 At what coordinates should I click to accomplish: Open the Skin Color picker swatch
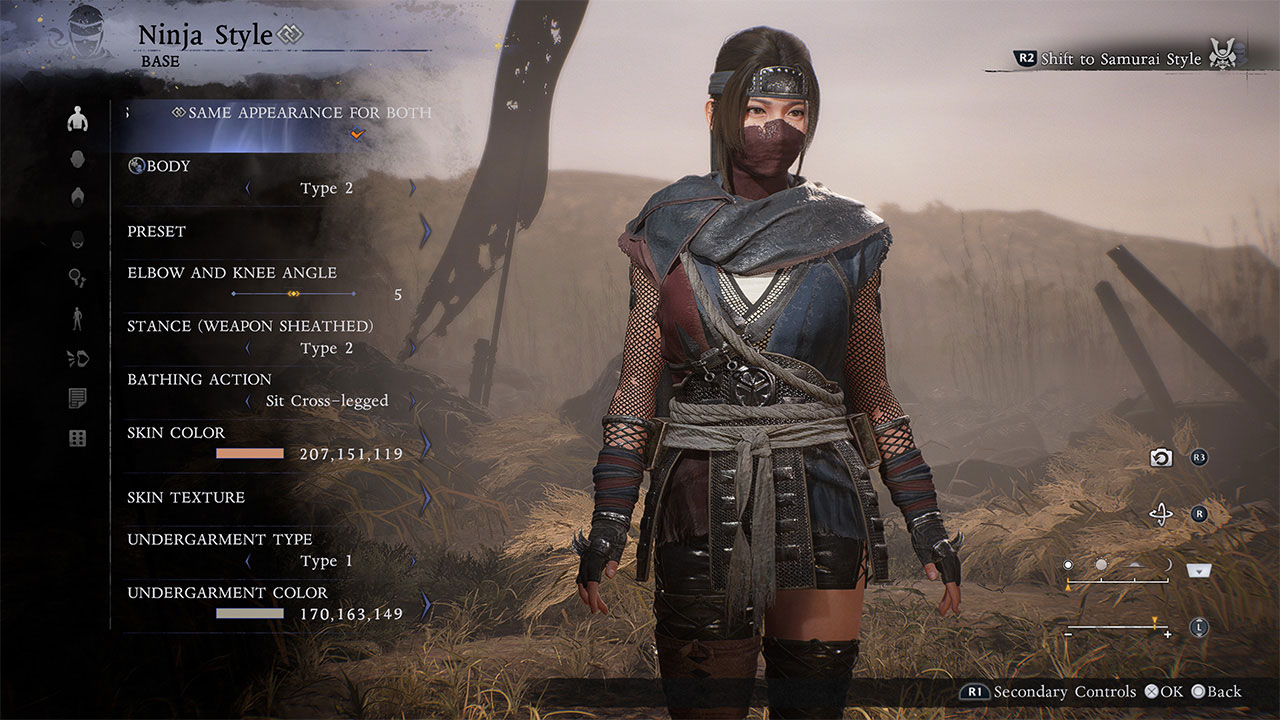[x=250, y=454]
